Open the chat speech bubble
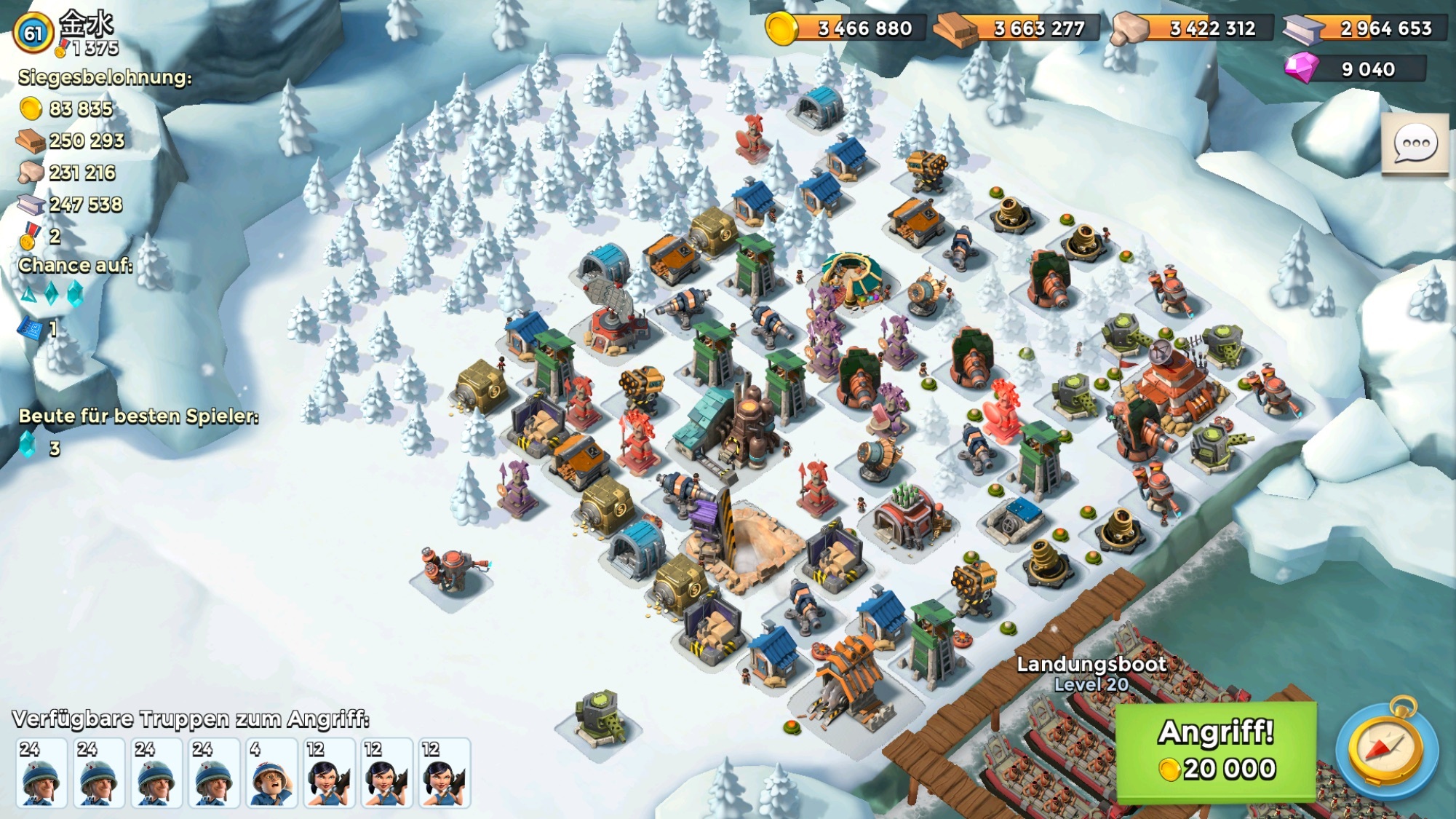This screenshot has height=819, width=1456. pos(1415,144)
